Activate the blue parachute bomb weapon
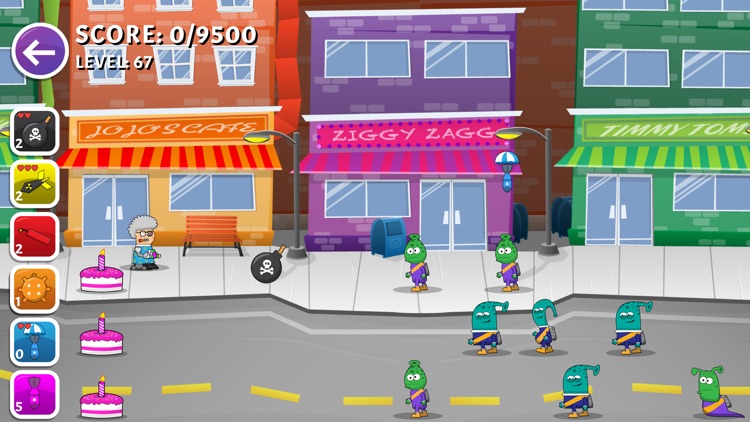Viewport: 750px width, 422px height. (35, 342)
